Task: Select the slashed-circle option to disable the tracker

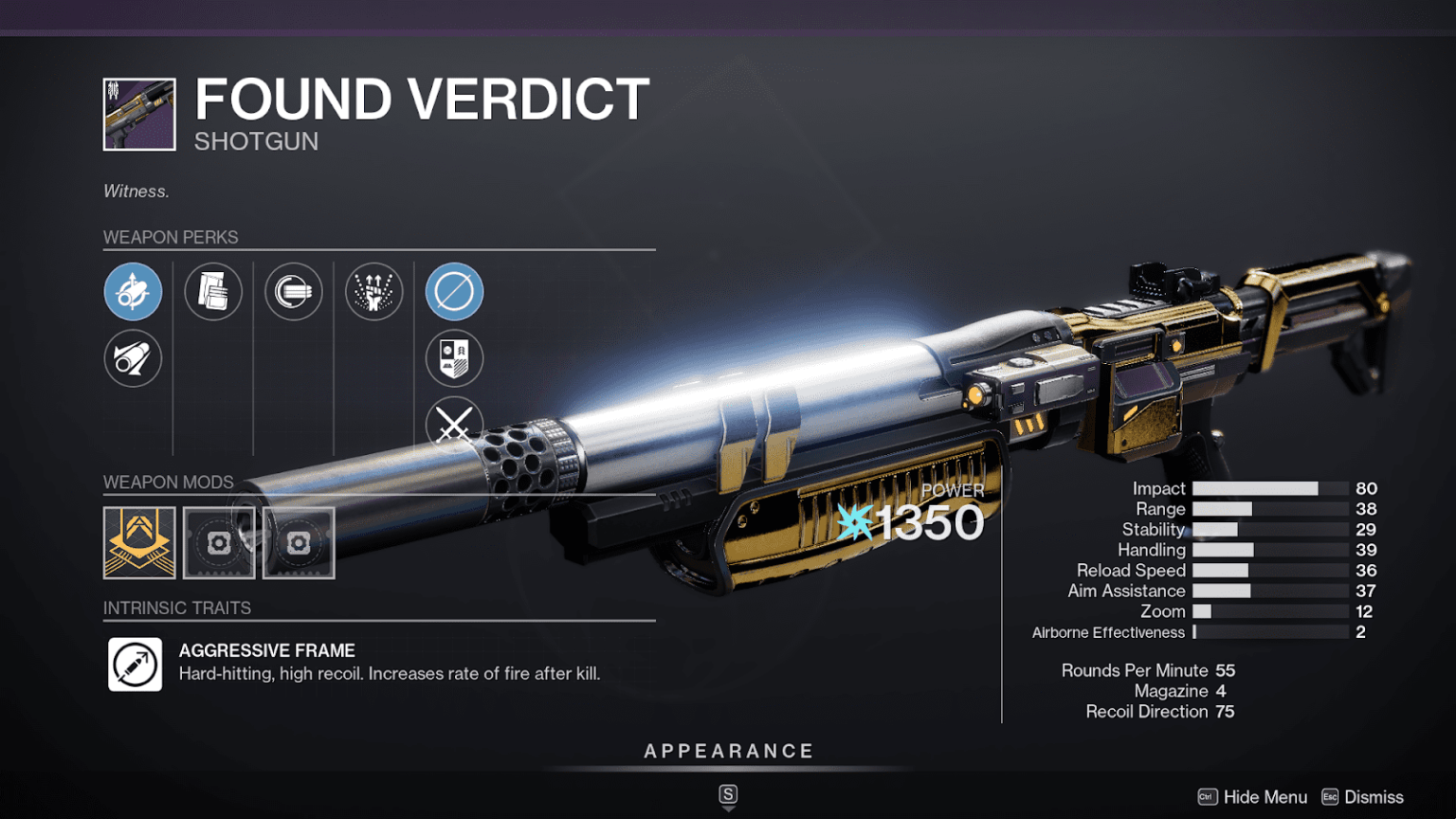Action: click(x=453, y=292)
